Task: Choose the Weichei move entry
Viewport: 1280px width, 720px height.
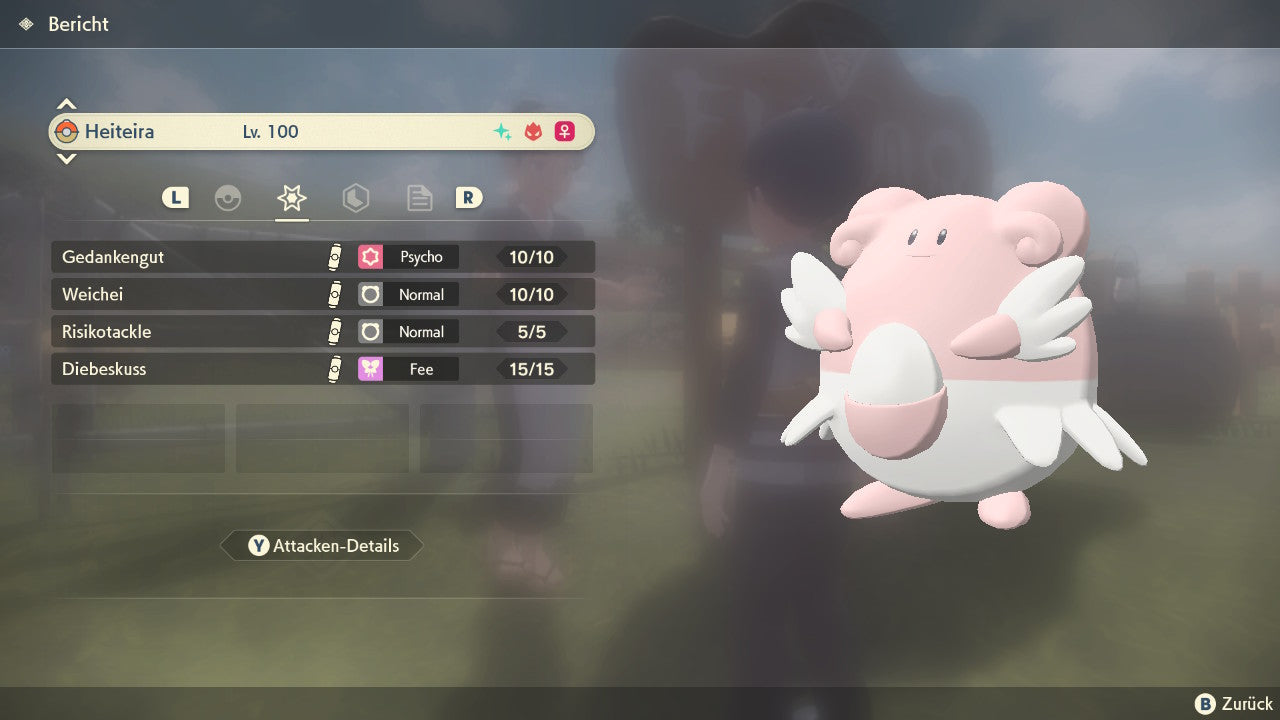Action: click(x=322, y=295)
